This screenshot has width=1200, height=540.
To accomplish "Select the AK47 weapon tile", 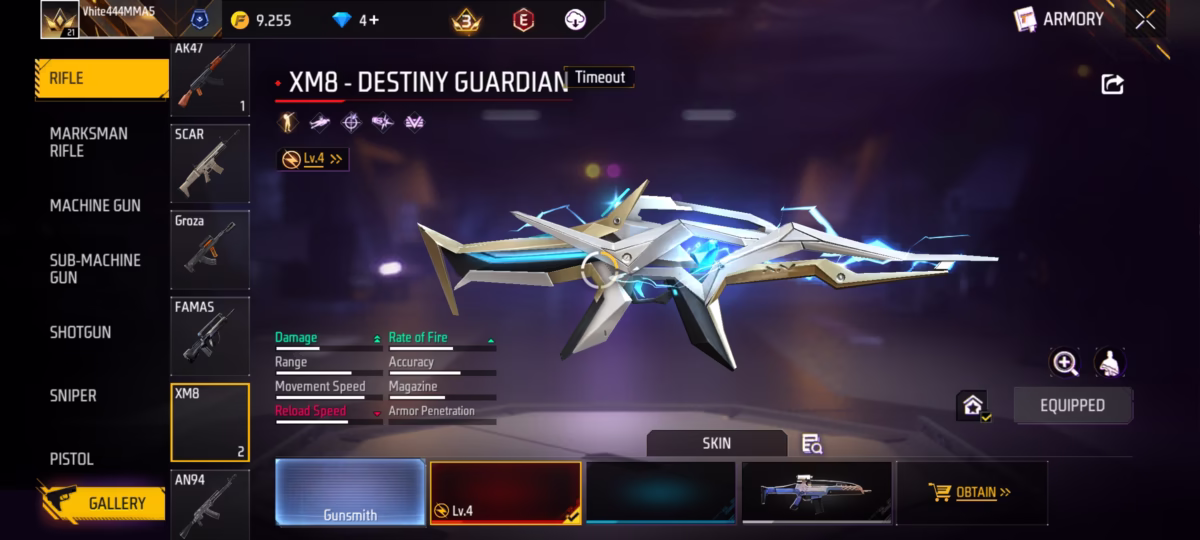I will (x=210, y=80).
